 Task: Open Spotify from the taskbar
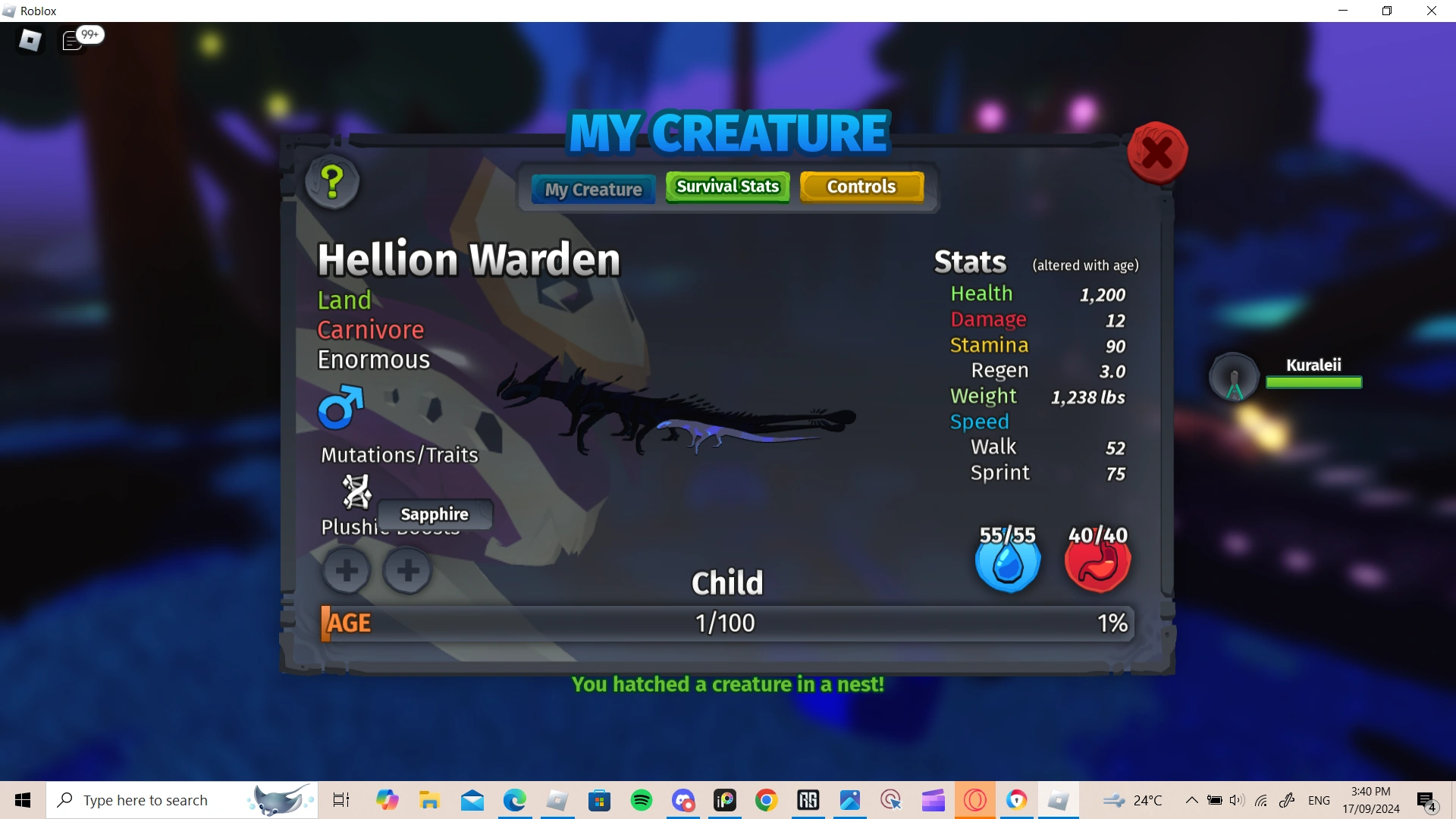point(641,800)
